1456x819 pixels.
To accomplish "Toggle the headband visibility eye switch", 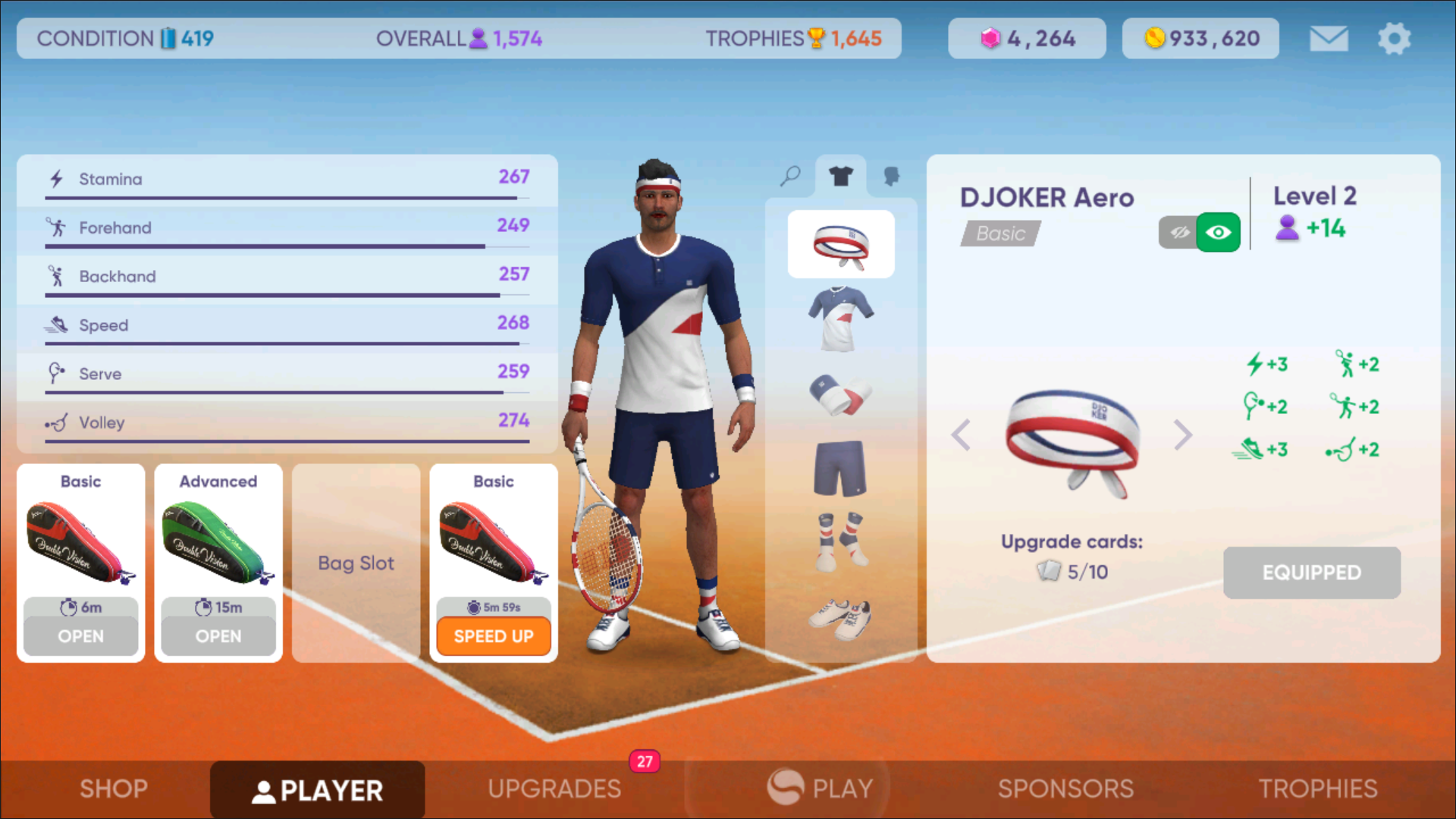I will pos(1200,232).
